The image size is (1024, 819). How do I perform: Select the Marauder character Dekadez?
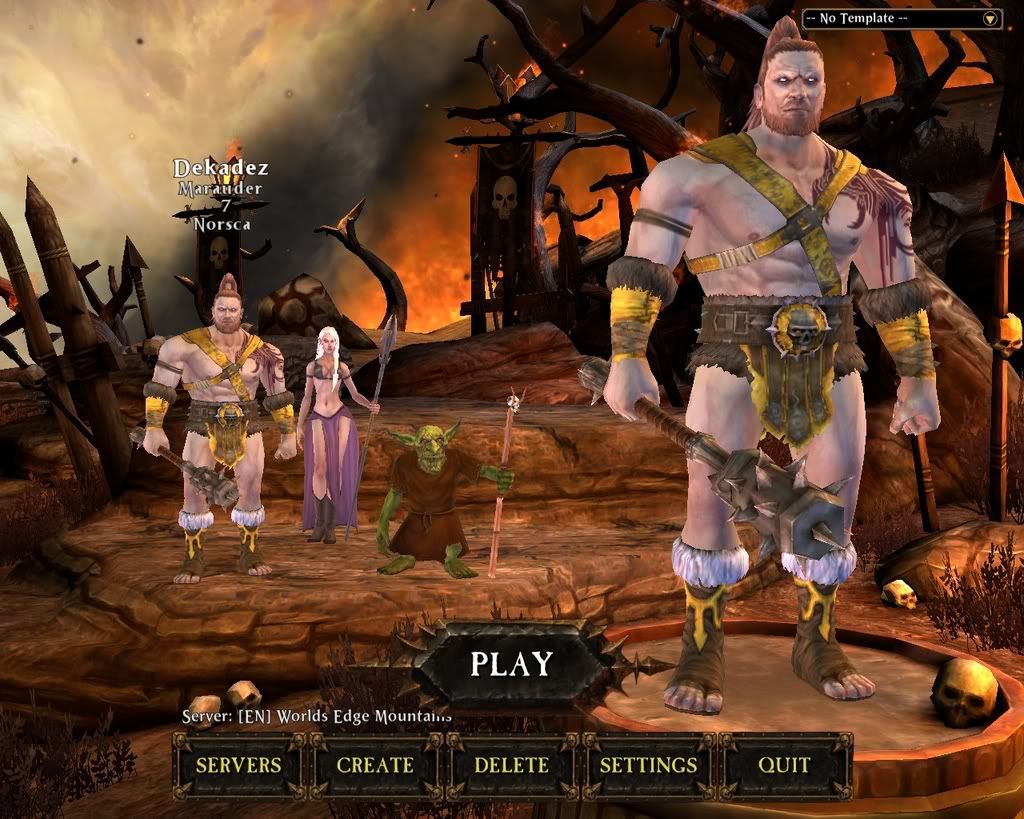coord(220,420)
